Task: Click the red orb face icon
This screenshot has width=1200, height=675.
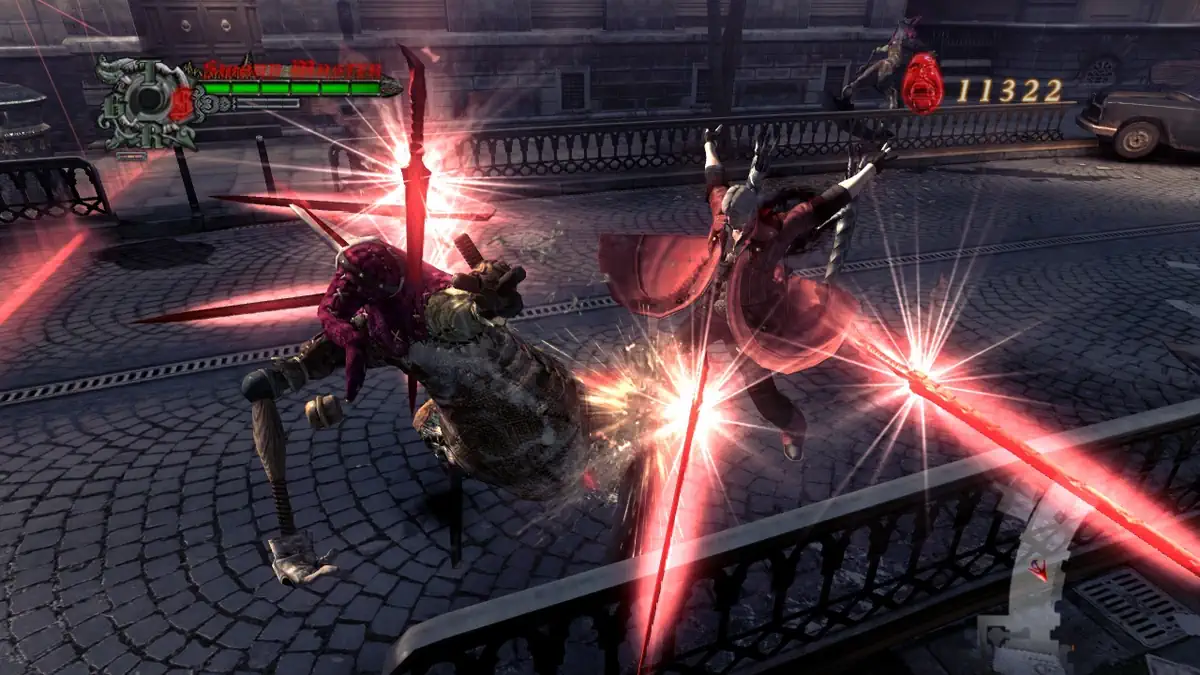Action: tap(921, 83)
